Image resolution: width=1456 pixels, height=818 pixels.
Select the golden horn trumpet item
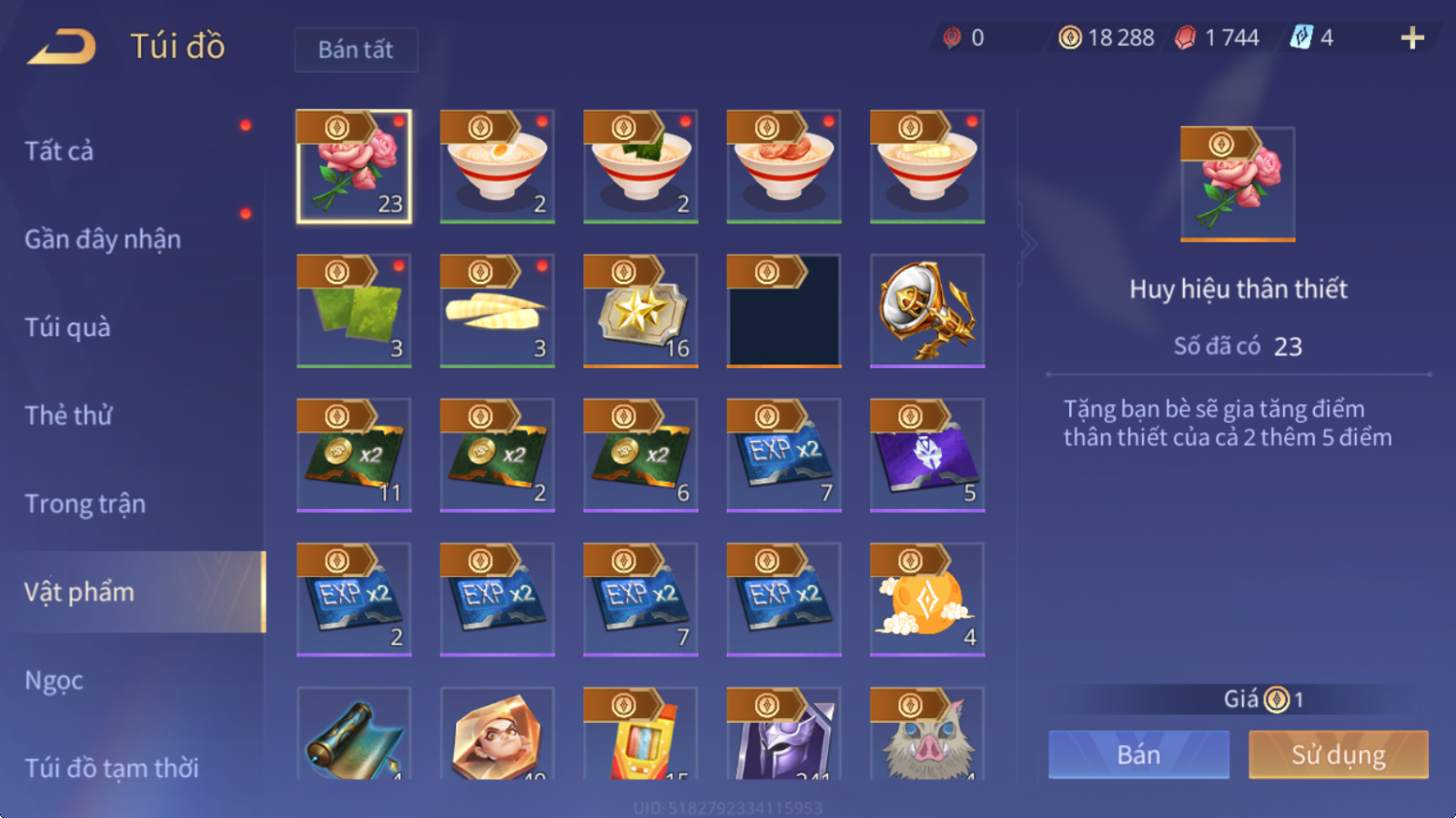click(927, 311)
